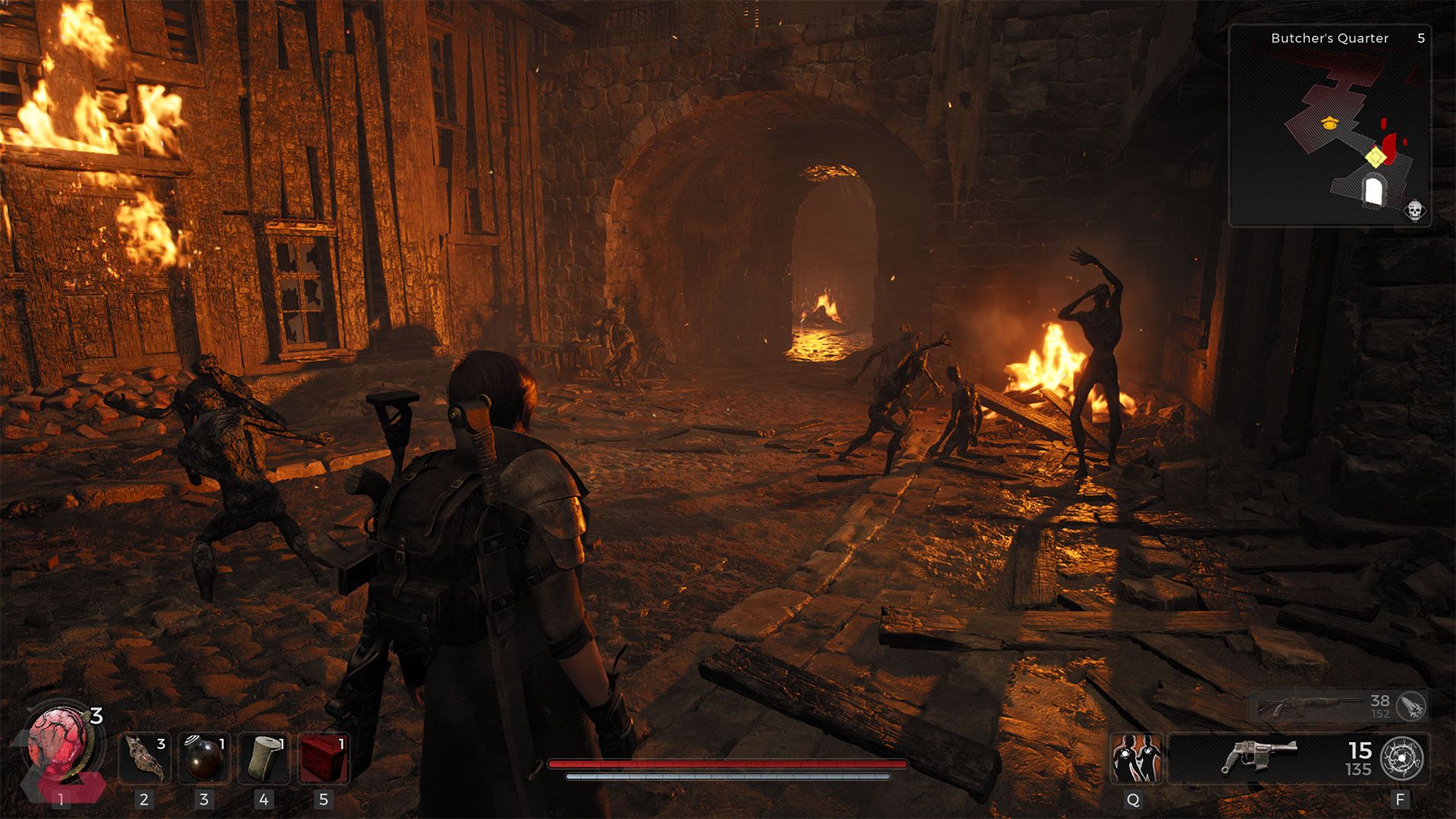The width and height of the screenshot is (1456, 819).
Task: Toggle the skull difficulty indicator on the minimap
Action: [x=1414, y=212]
